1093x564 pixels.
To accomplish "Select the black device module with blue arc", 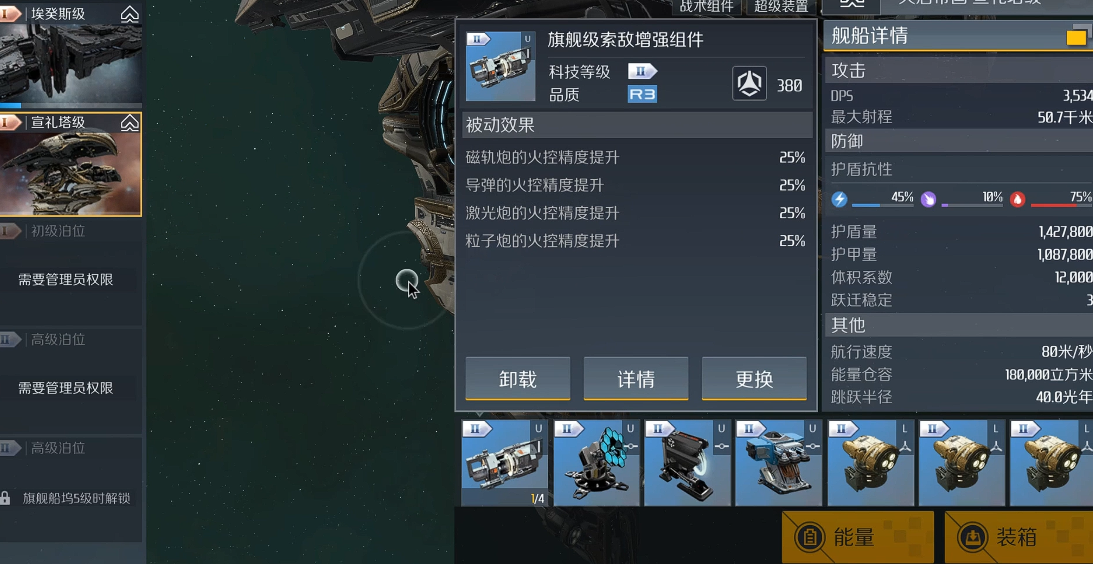I will click(687, 463).
